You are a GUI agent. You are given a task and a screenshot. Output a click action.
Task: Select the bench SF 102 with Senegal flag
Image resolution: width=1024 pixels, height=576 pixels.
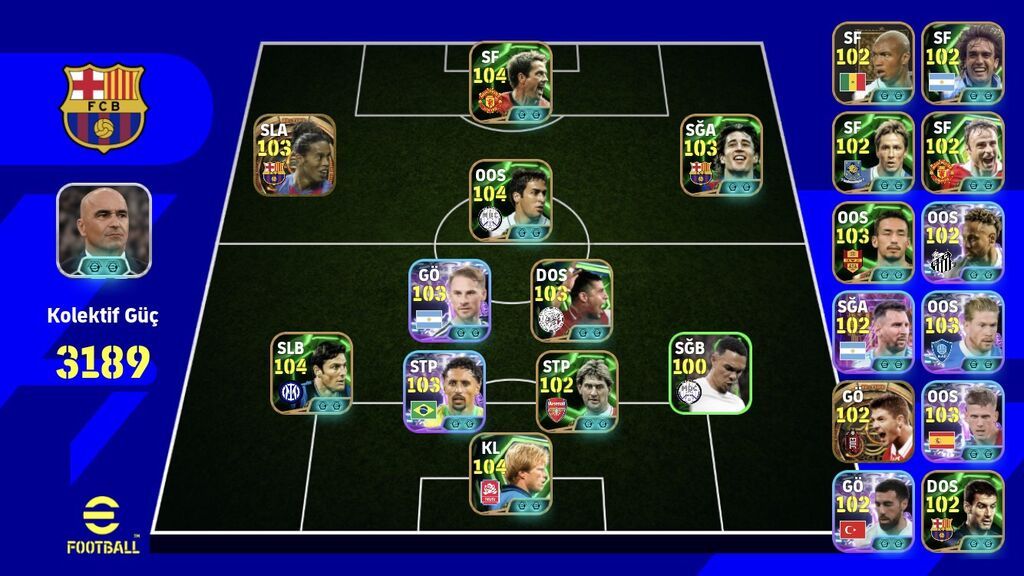pos(873,63)
